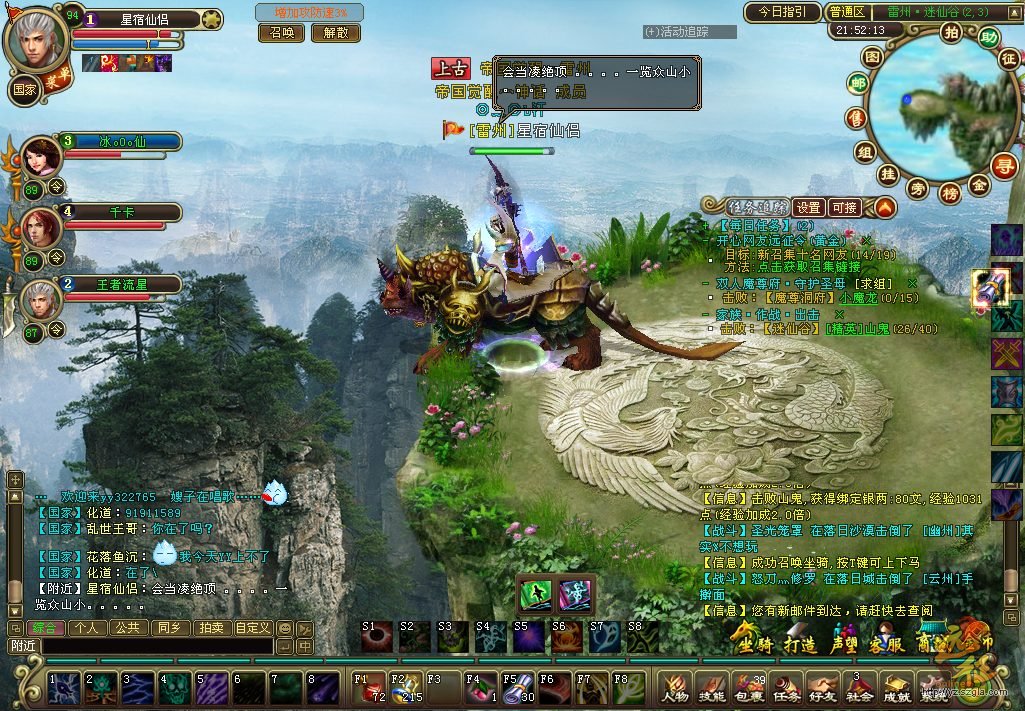Screen dimensions: 1025x711
Task: Open the 人物 (character) panel
Action: [676, 689]
